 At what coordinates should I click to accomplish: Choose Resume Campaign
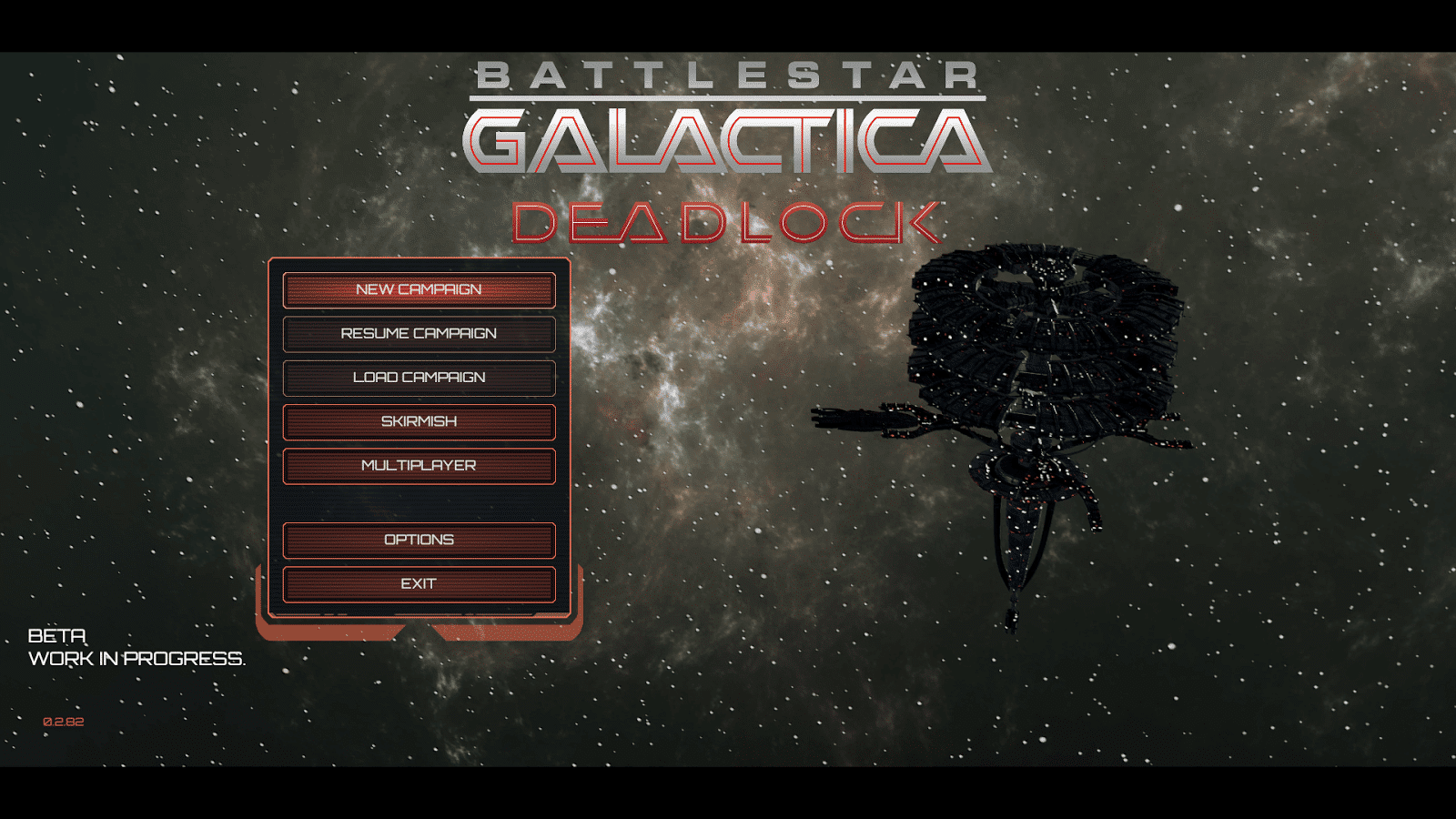pos(419,334)
